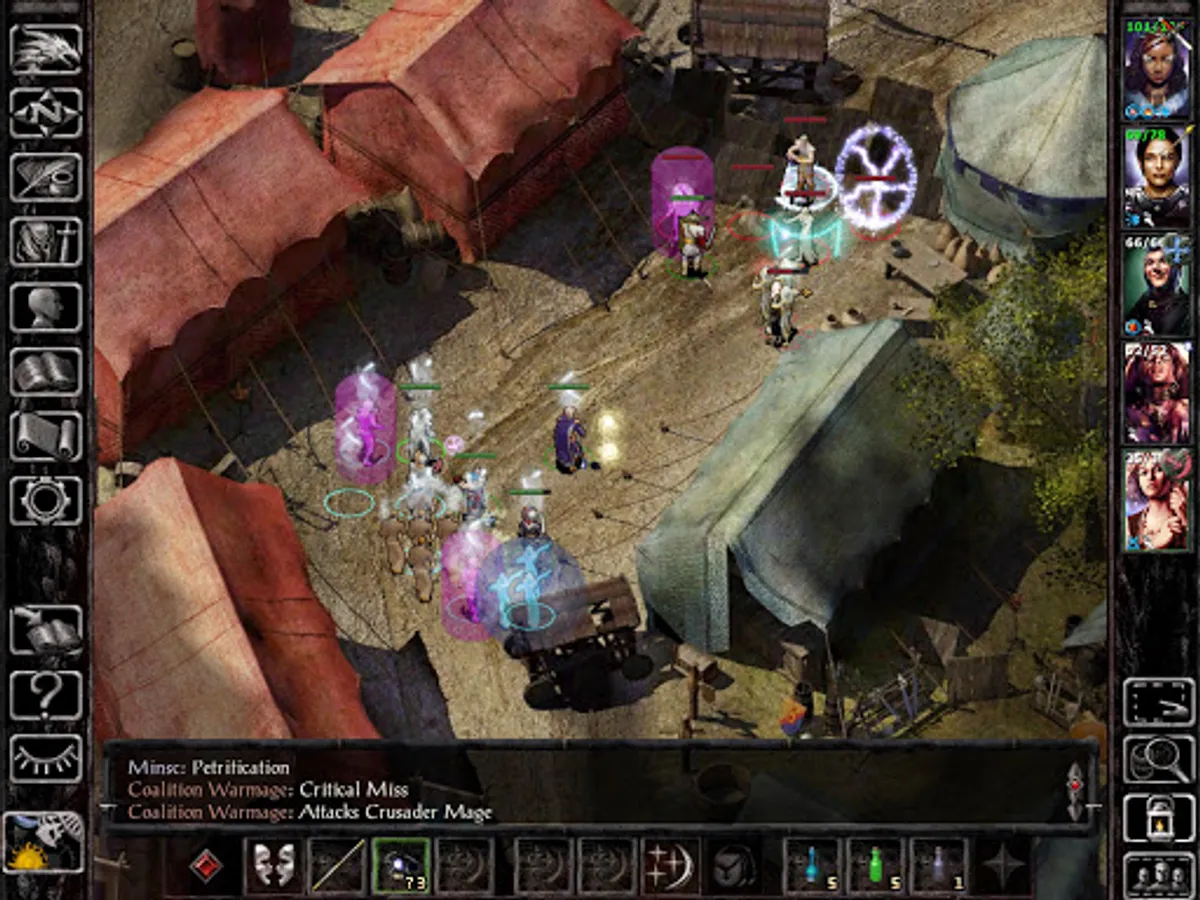
Task: Use the green potion quick item
Action: (x=876, y=865)
